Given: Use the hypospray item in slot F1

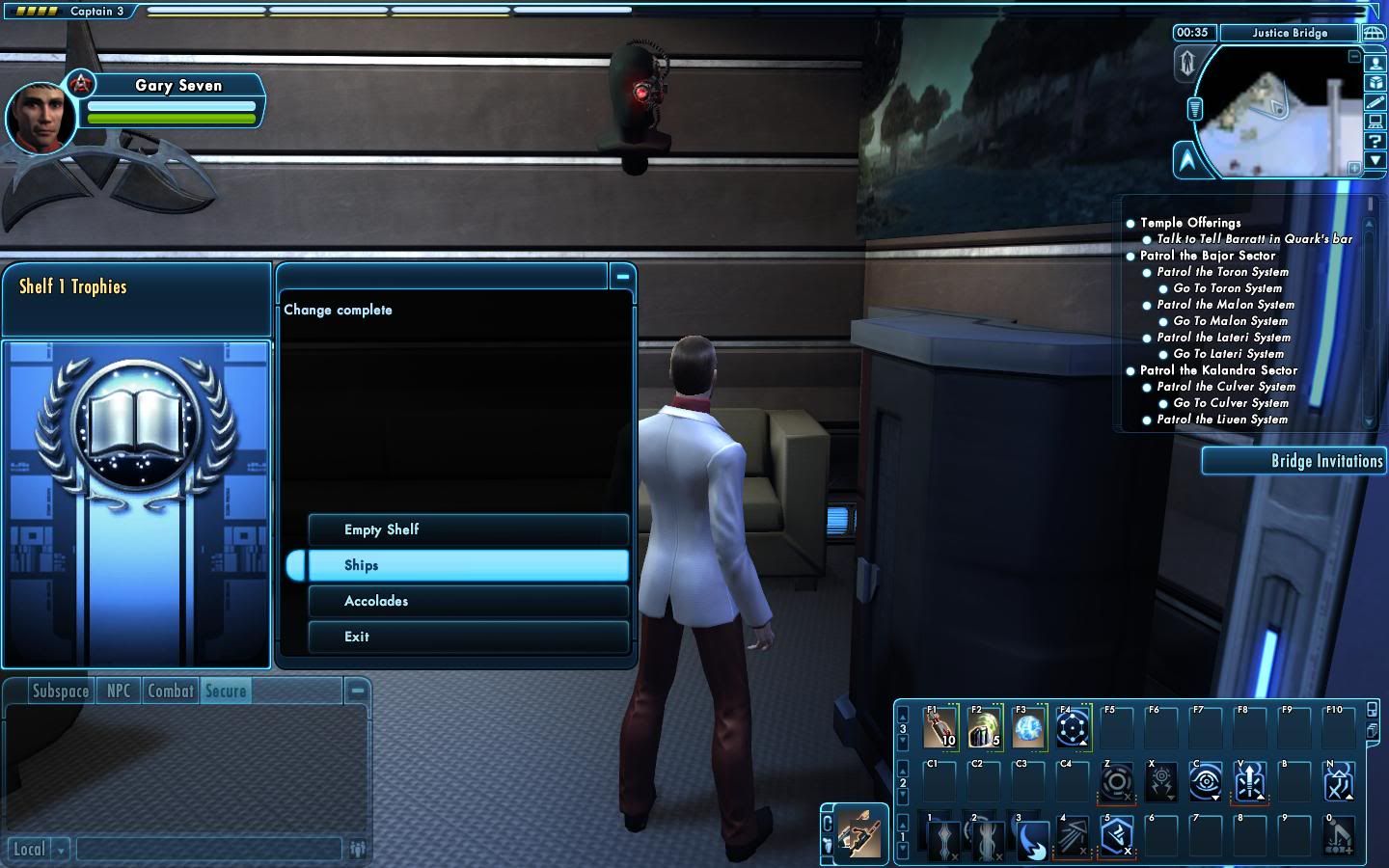Looking at the screenshot, I should [940, 728].
